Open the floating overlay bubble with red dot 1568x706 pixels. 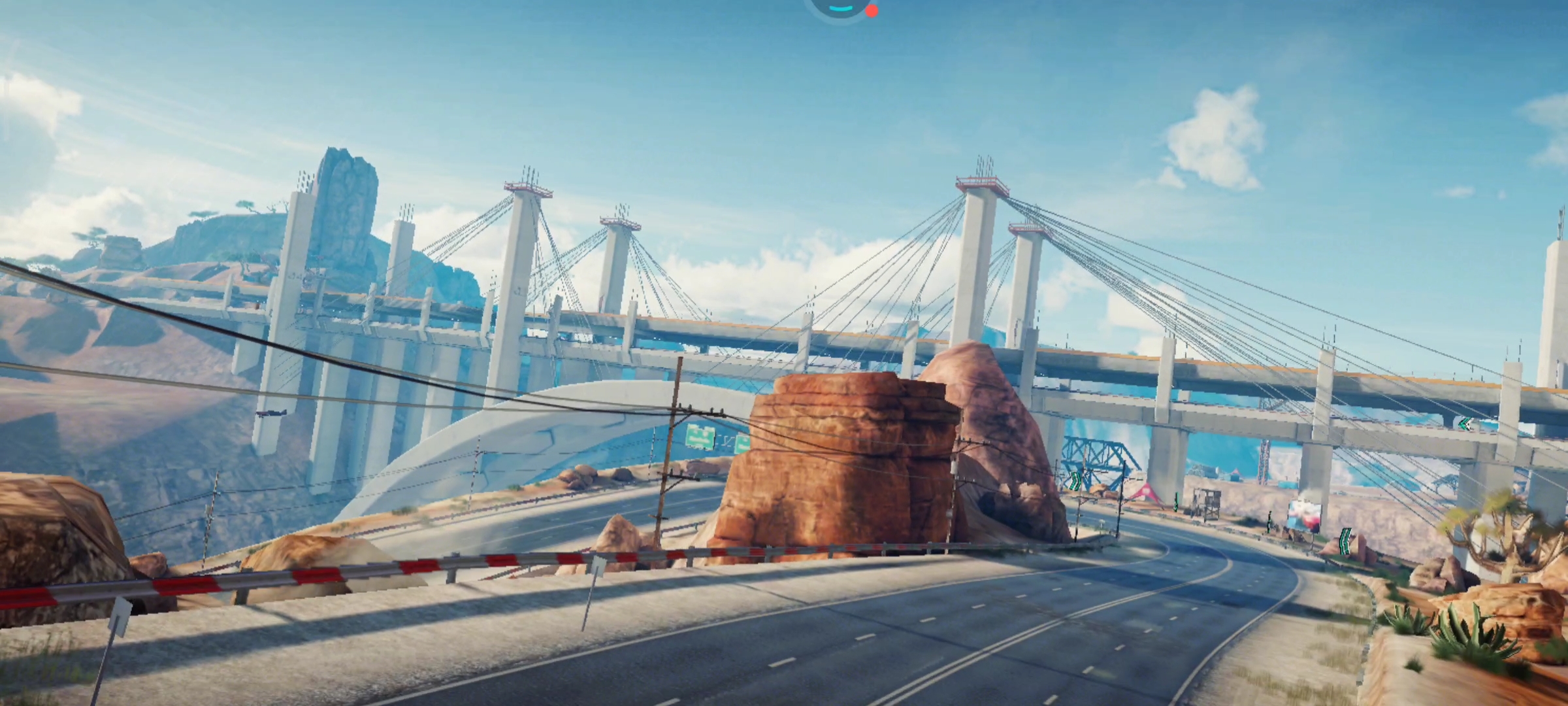pyautogui.click(x=841, y=7)
